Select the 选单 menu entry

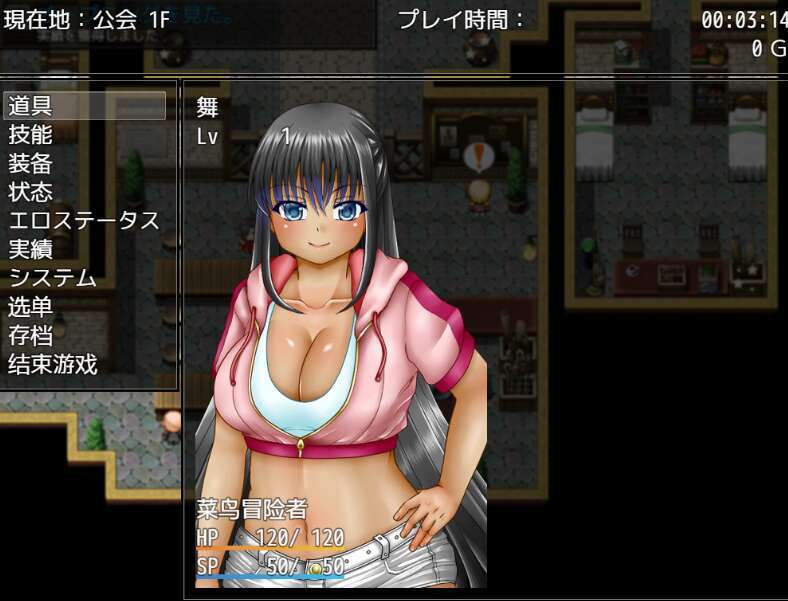(x=85, y=307)
